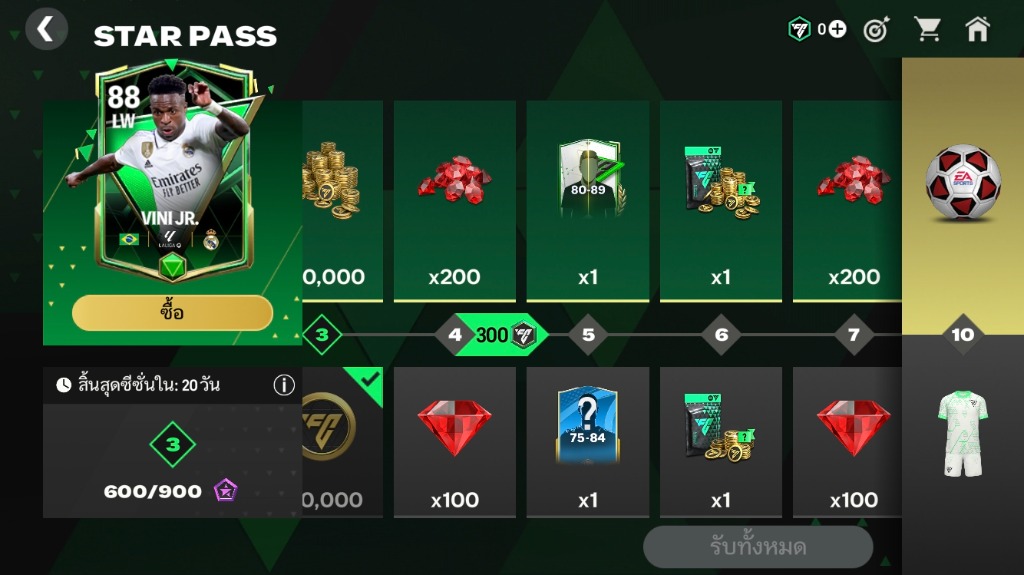Show season info with the i icon
Viewport: 1024px width, 575px height.
click(284, 385)
